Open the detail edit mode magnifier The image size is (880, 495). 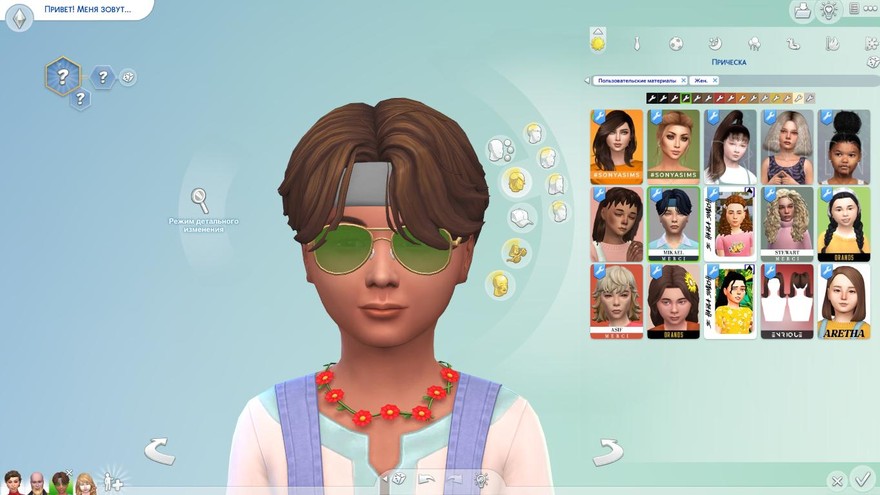[200, 199]
